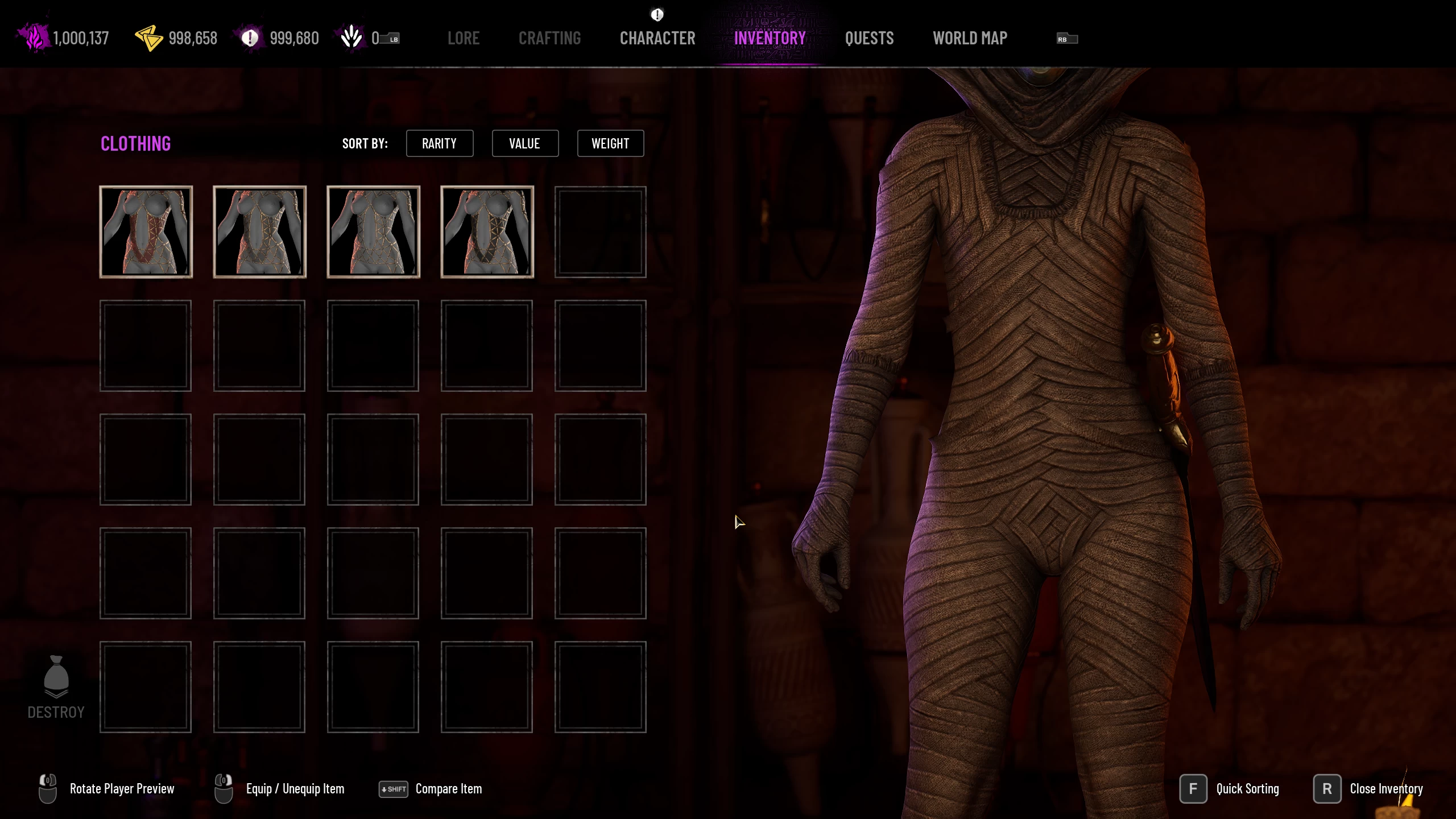Sort clothing by Weight
Viewport: 1456px width, 819px height.
610,143
